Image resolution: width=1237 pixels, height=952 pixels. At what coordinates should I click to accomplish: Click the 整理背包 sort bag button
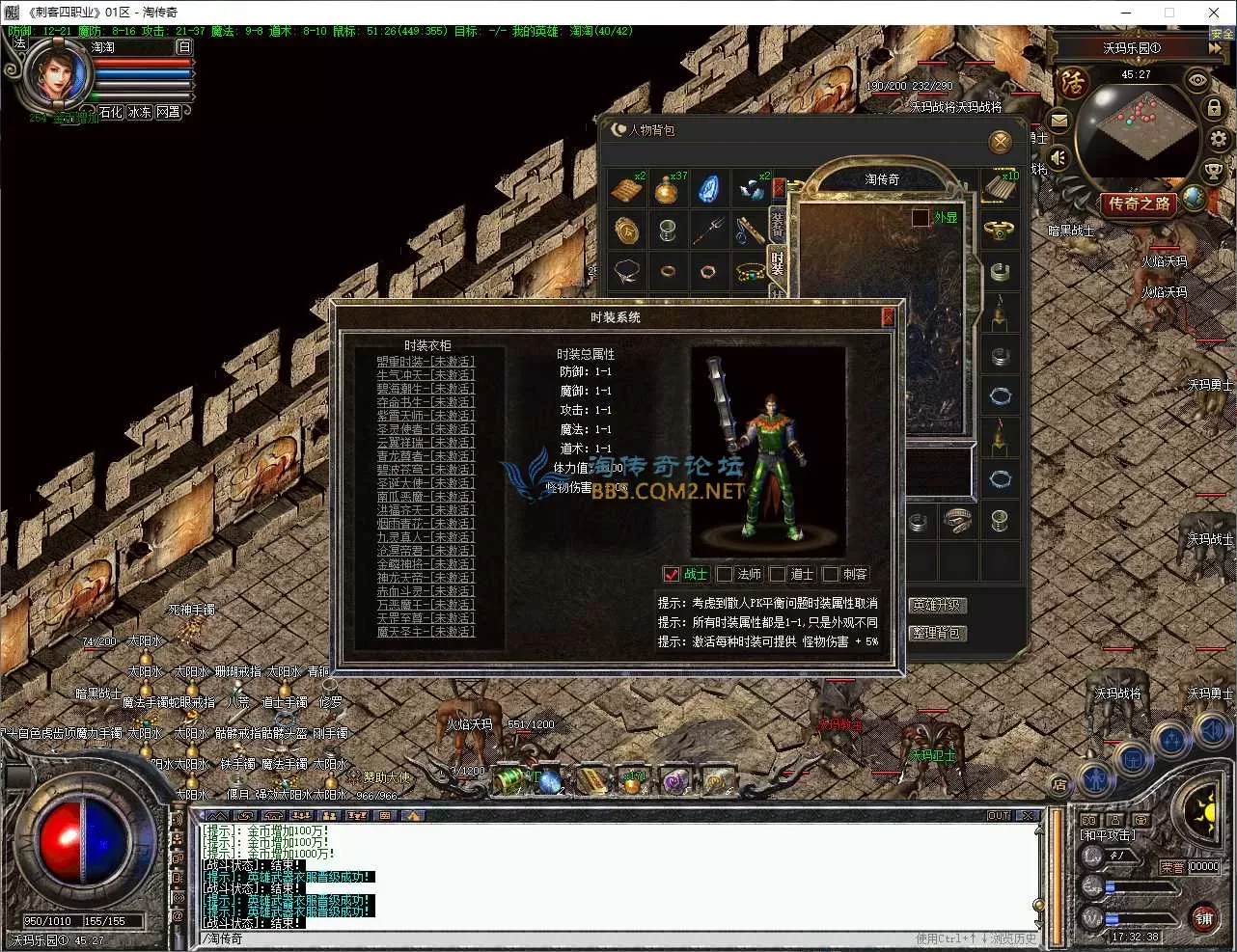937,633
